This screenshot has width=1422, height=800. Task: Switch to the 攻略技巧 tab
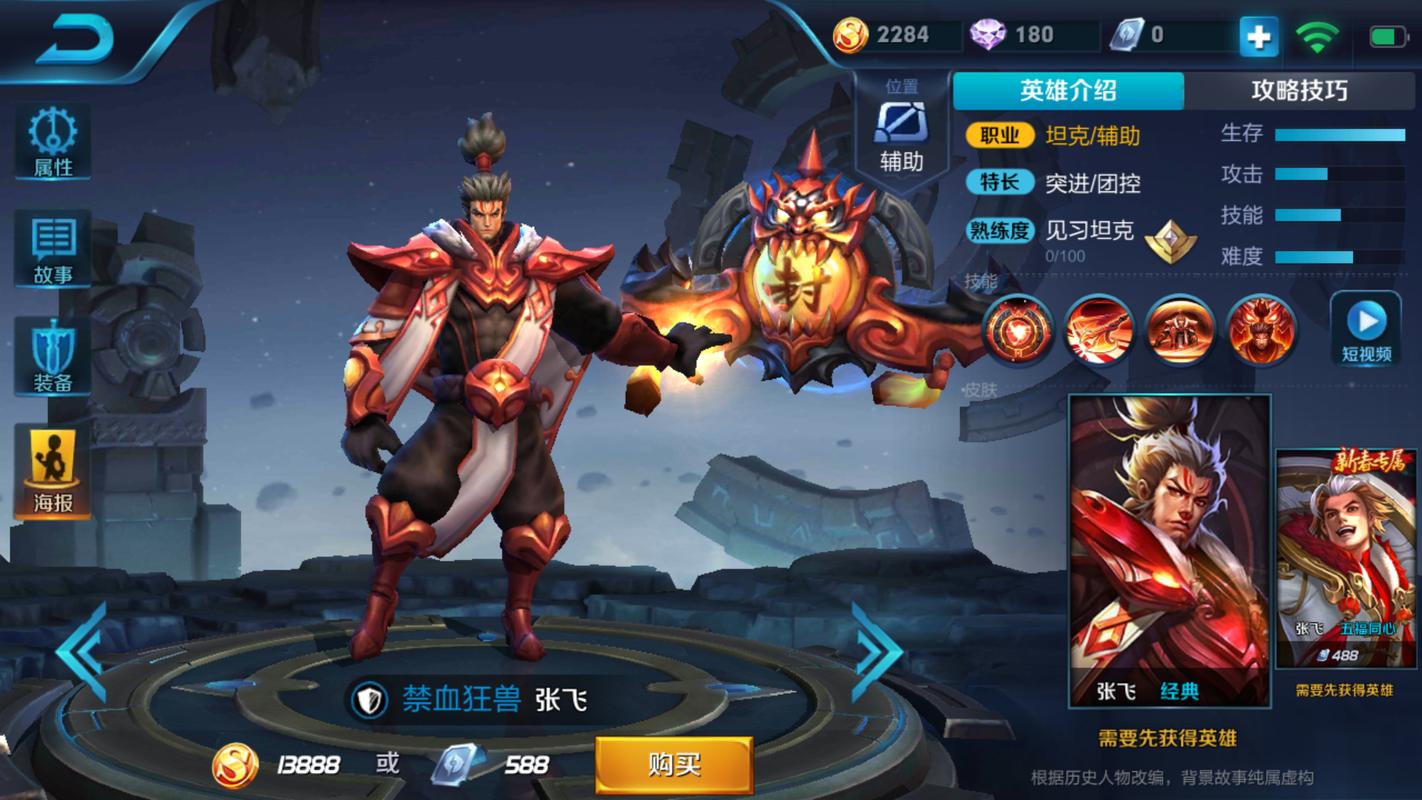click(x=1300, y=90)
